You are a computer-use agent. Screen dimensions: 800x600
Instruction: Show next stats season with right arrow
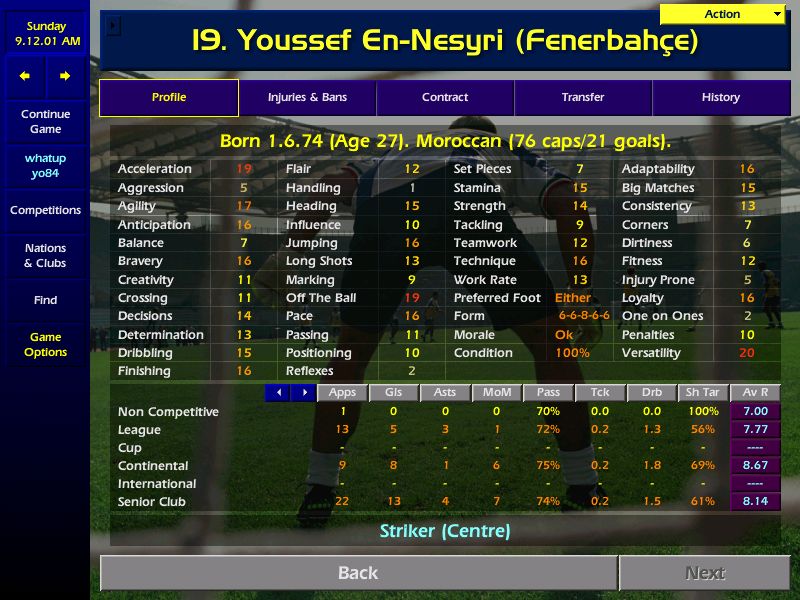click(x=302, y=393)
